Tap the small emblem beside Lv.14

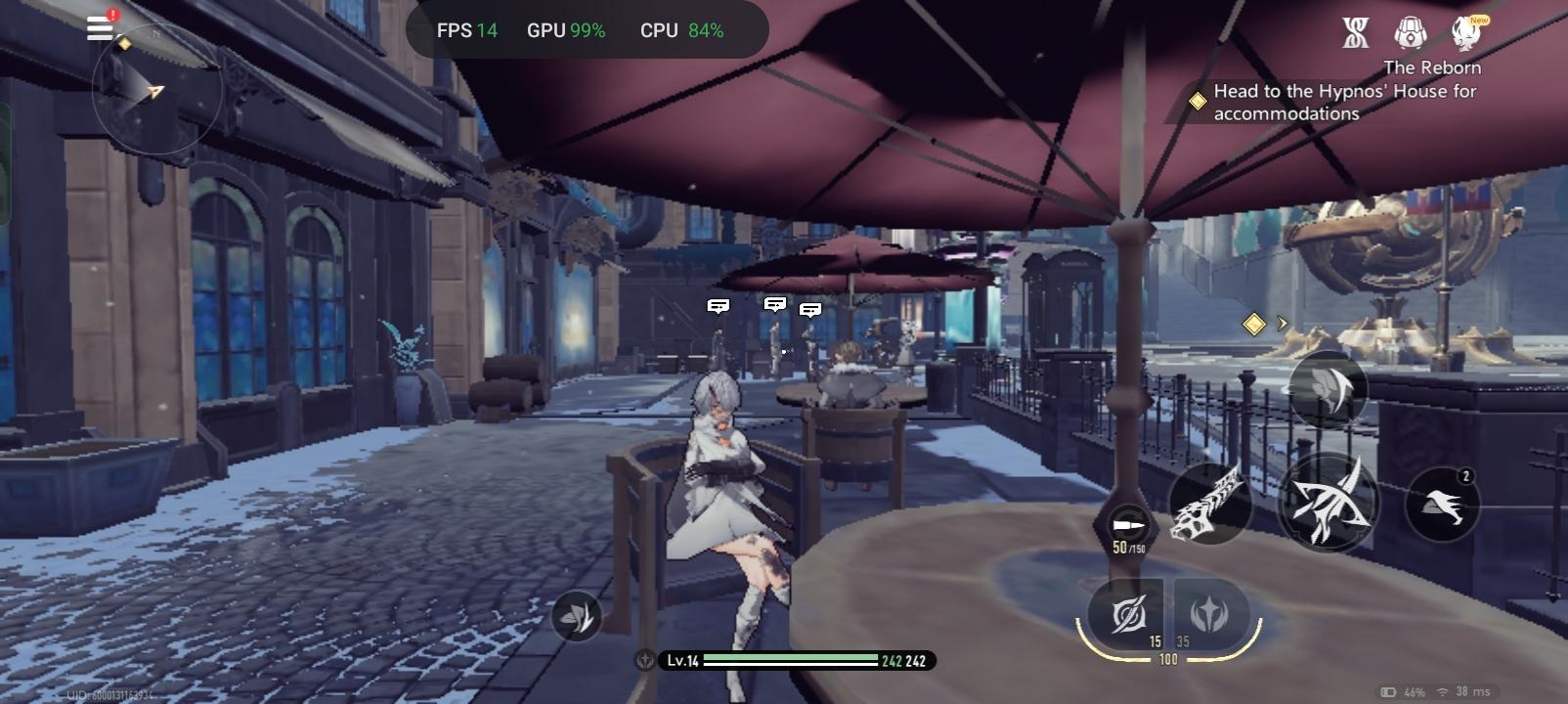(645, 661)
